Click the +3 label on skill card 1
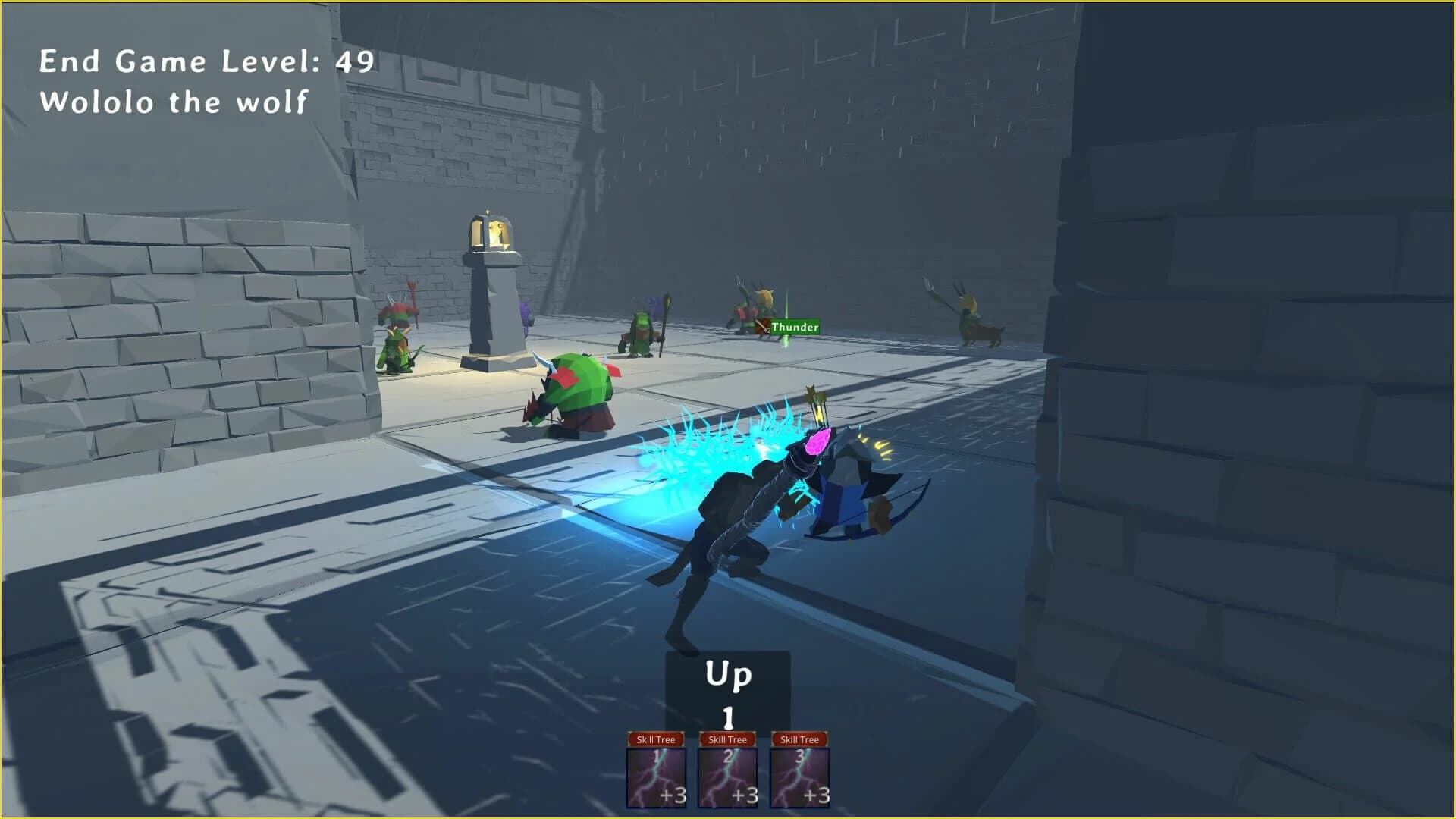The width and height of the screenshot is (1456, 819). (x=673, y=796)
